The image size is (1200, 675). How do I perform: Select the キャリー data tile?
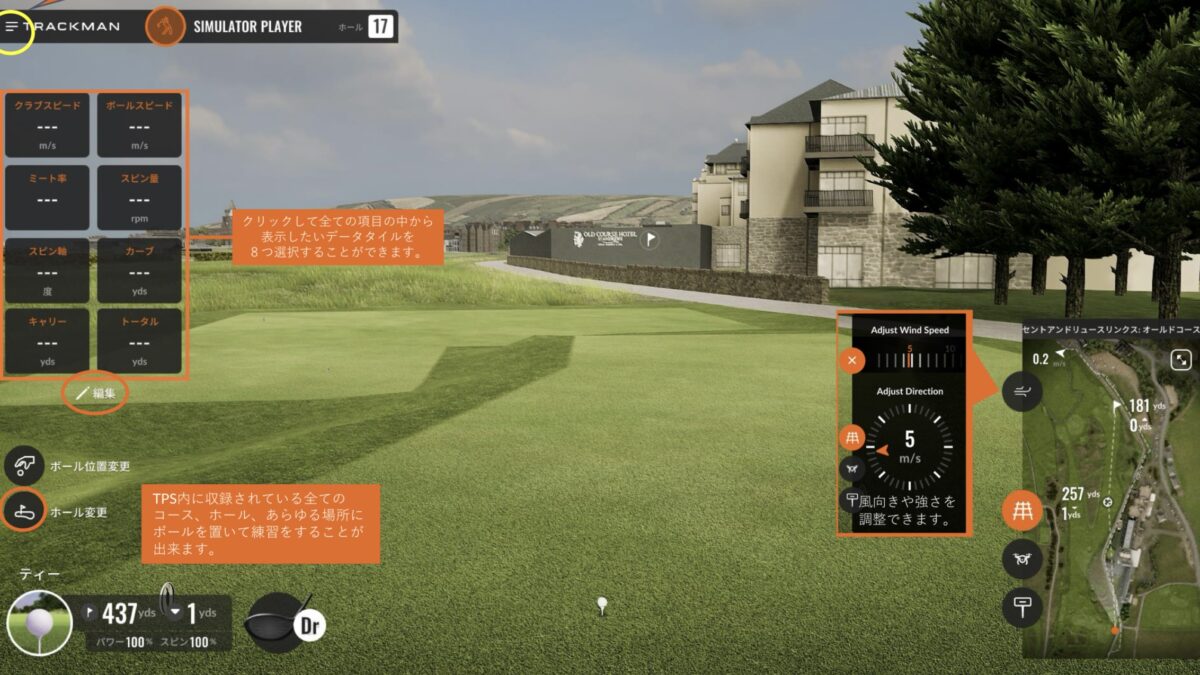(x=48, y=341)
